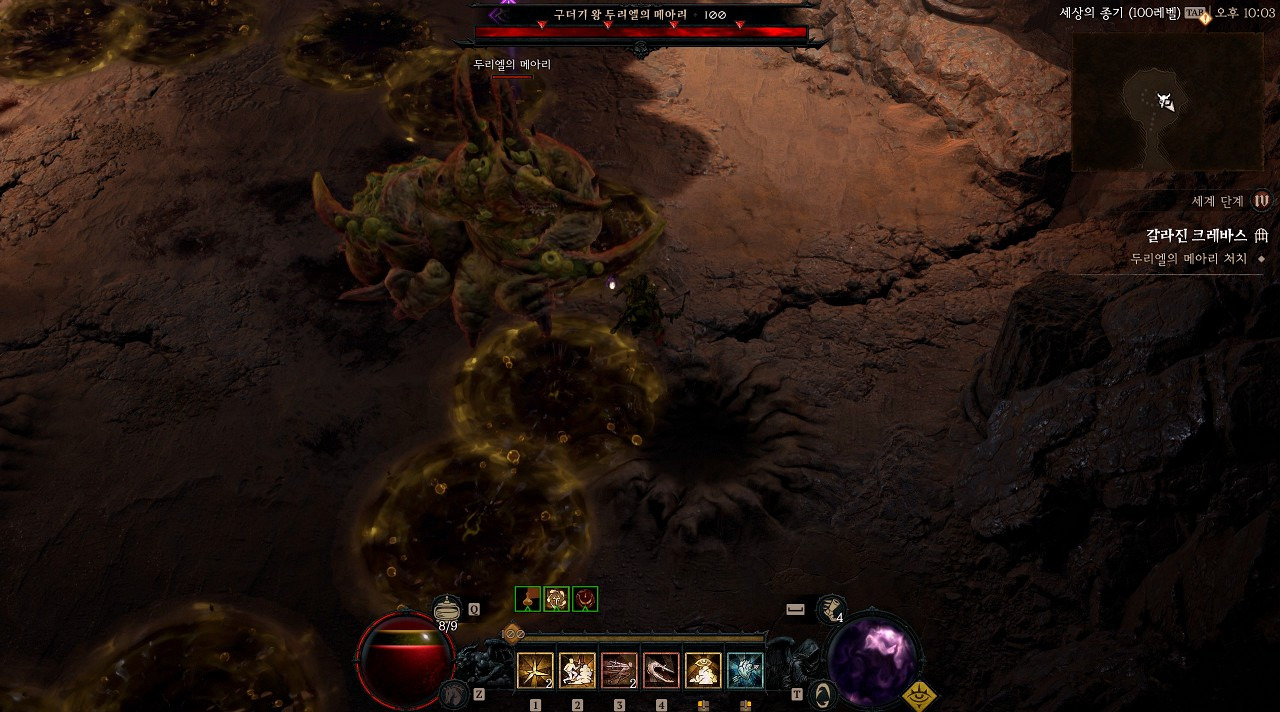Inspect the red swirl buff icon
The height and width of the screenshot is (712, 1280).
[x=585, y=599]
